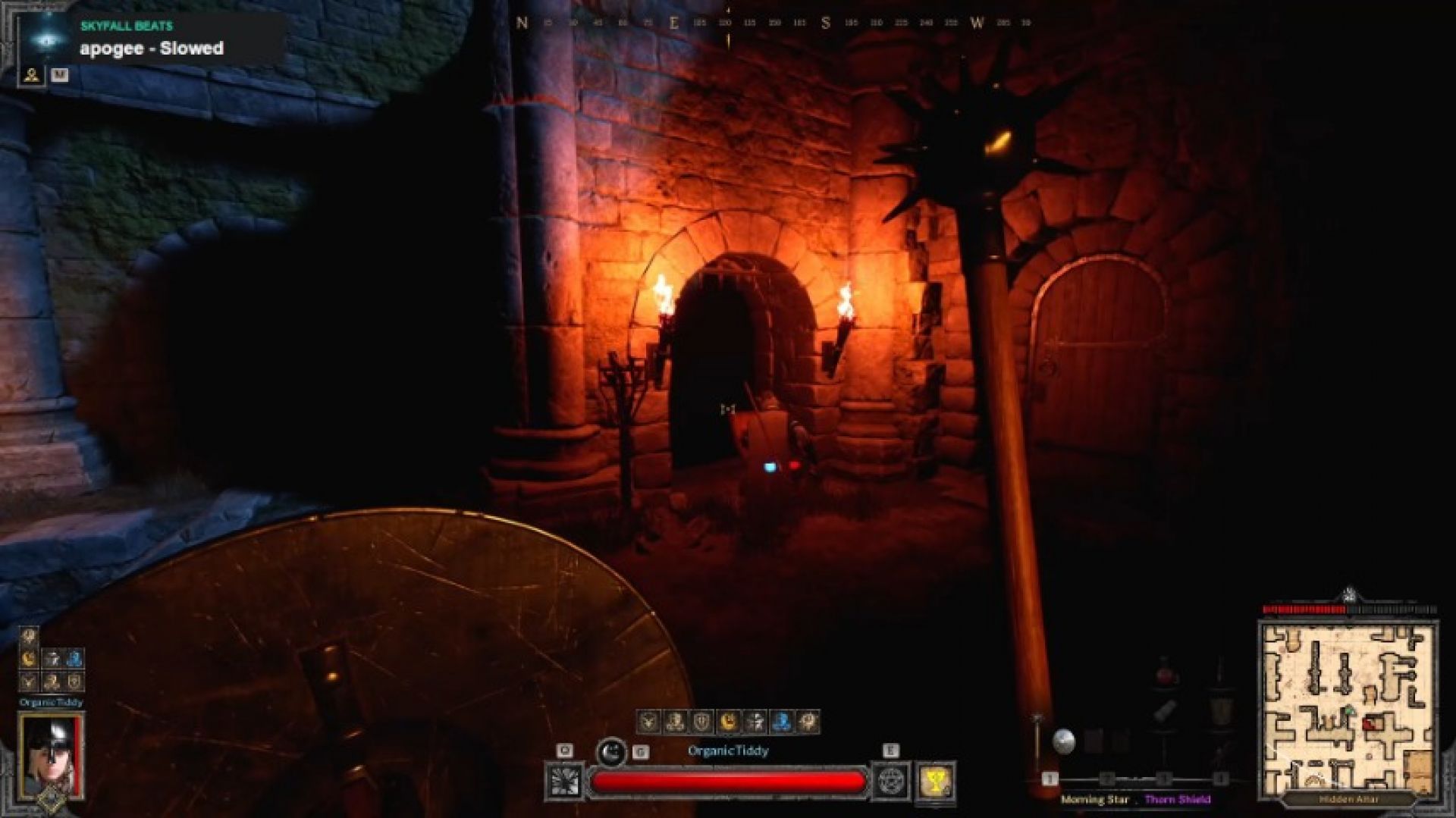The height and width of the screenshot is (818, 1456).
Task: Select the Morning Star weapon label
Action: (1095, 798)
